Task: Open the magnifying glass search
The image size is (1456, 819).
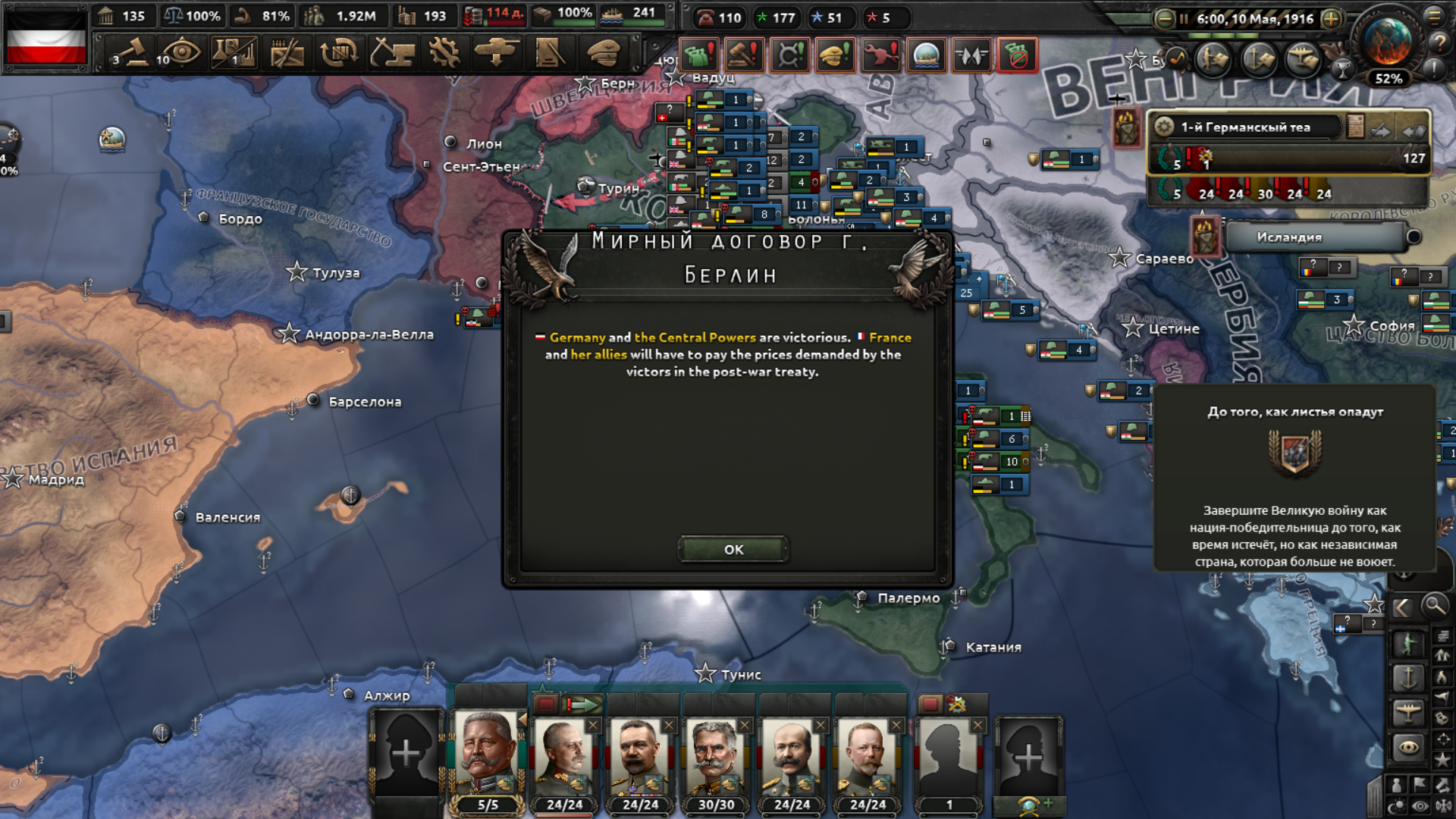Action: (1434, 606)
